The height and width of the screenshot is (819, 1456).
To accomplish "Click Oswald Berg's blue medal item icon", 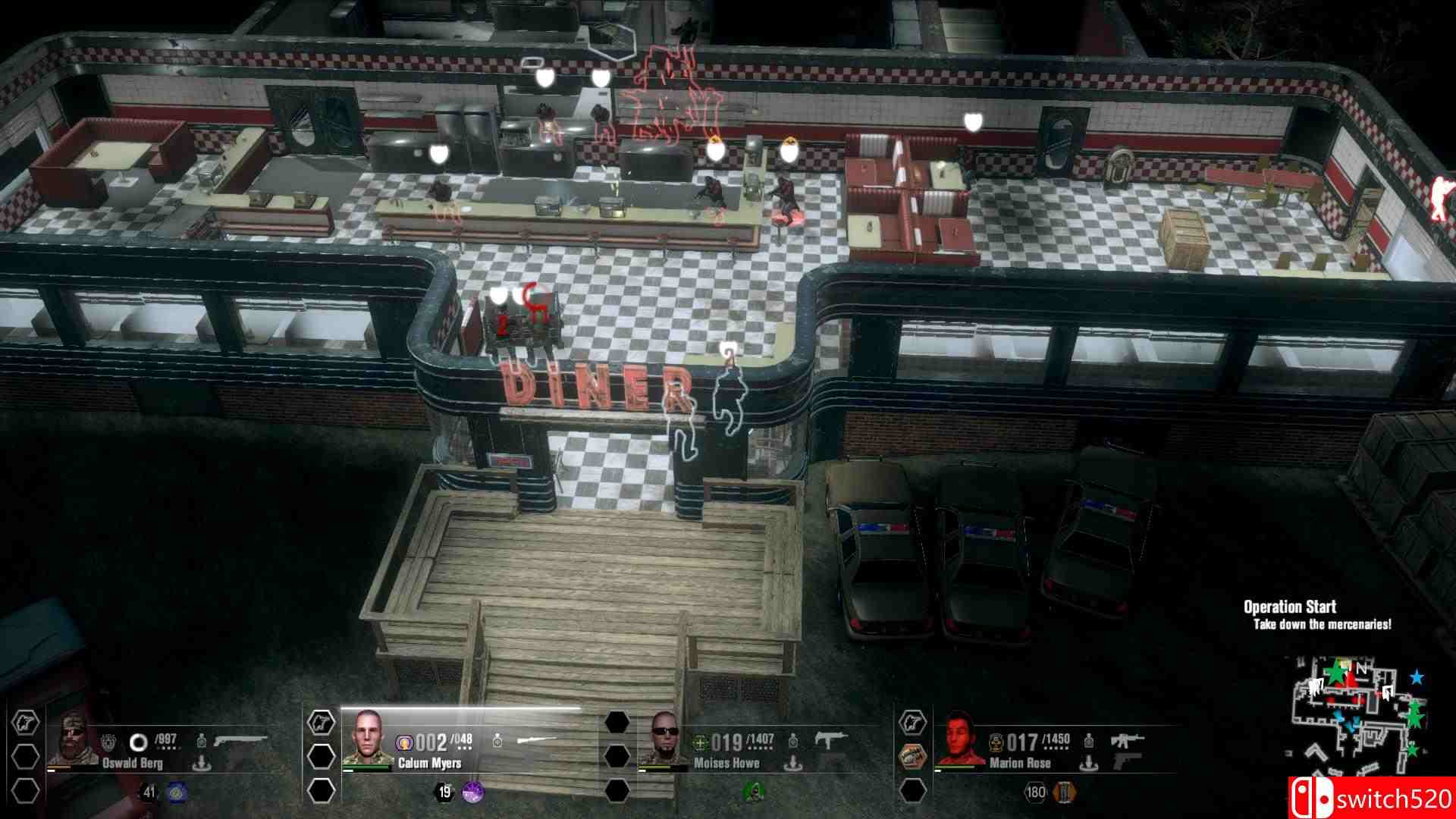I will (176, 794).
